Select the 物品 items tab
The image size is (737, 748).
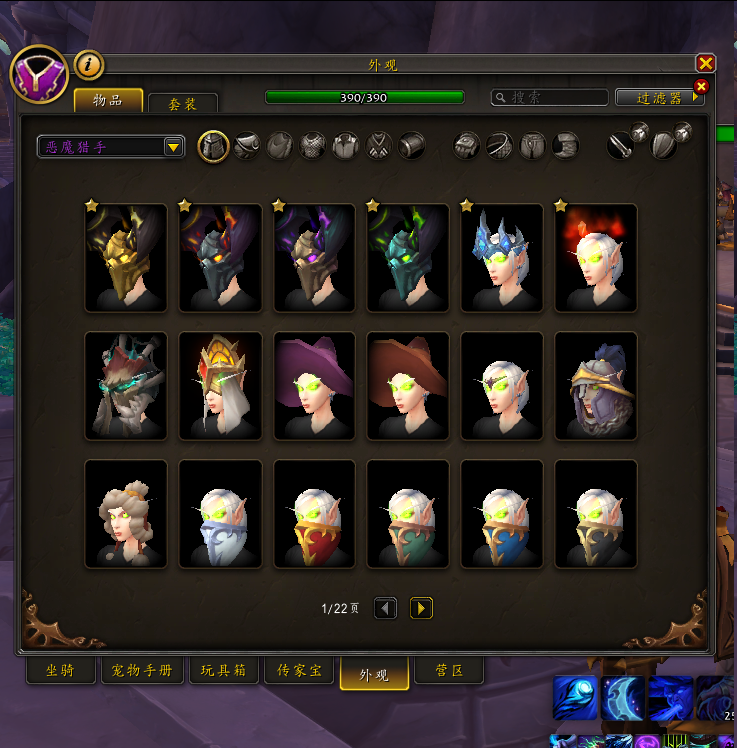pyautogui.click(x=108, y=100)
